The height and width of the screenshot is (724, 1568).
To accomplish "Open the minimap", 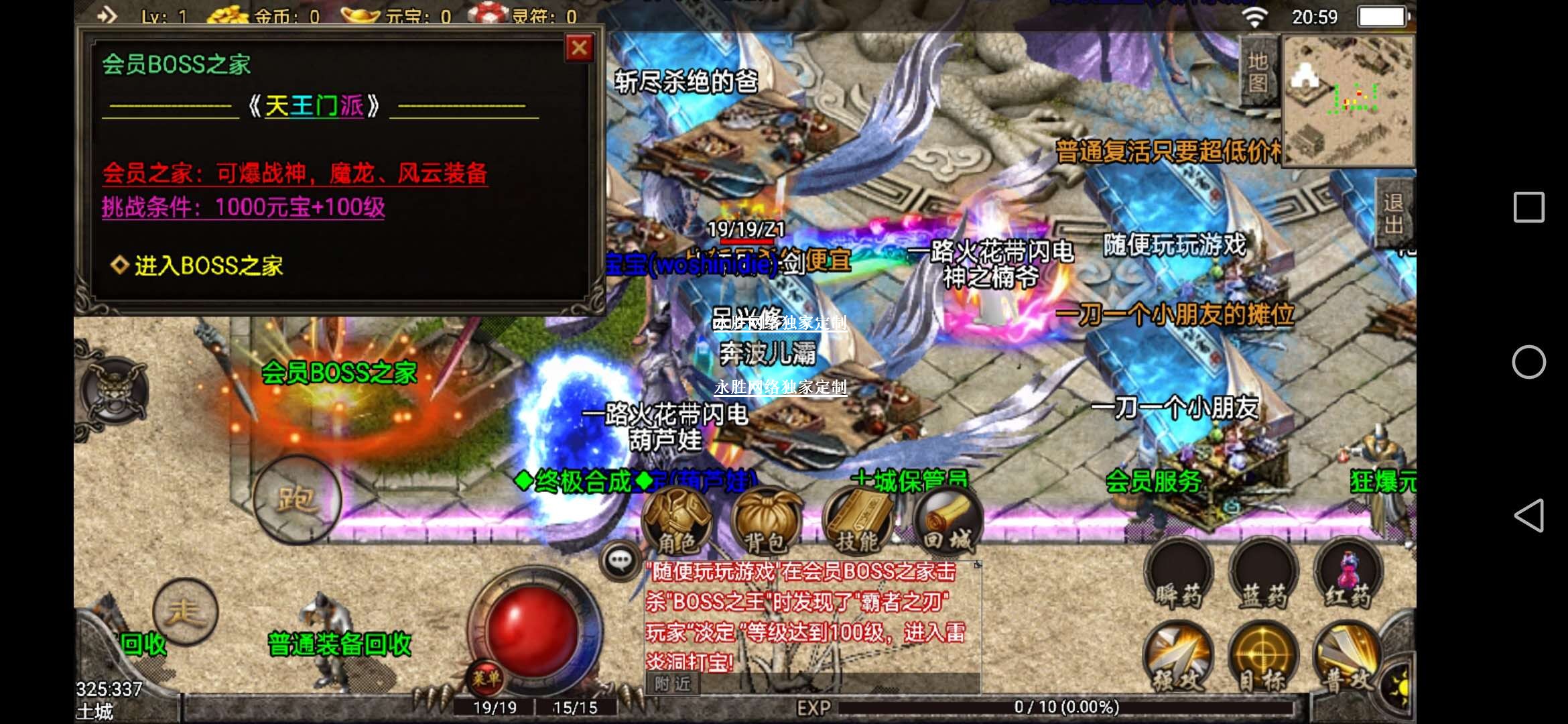I will pyautogui.click(x=1348, y=101).
